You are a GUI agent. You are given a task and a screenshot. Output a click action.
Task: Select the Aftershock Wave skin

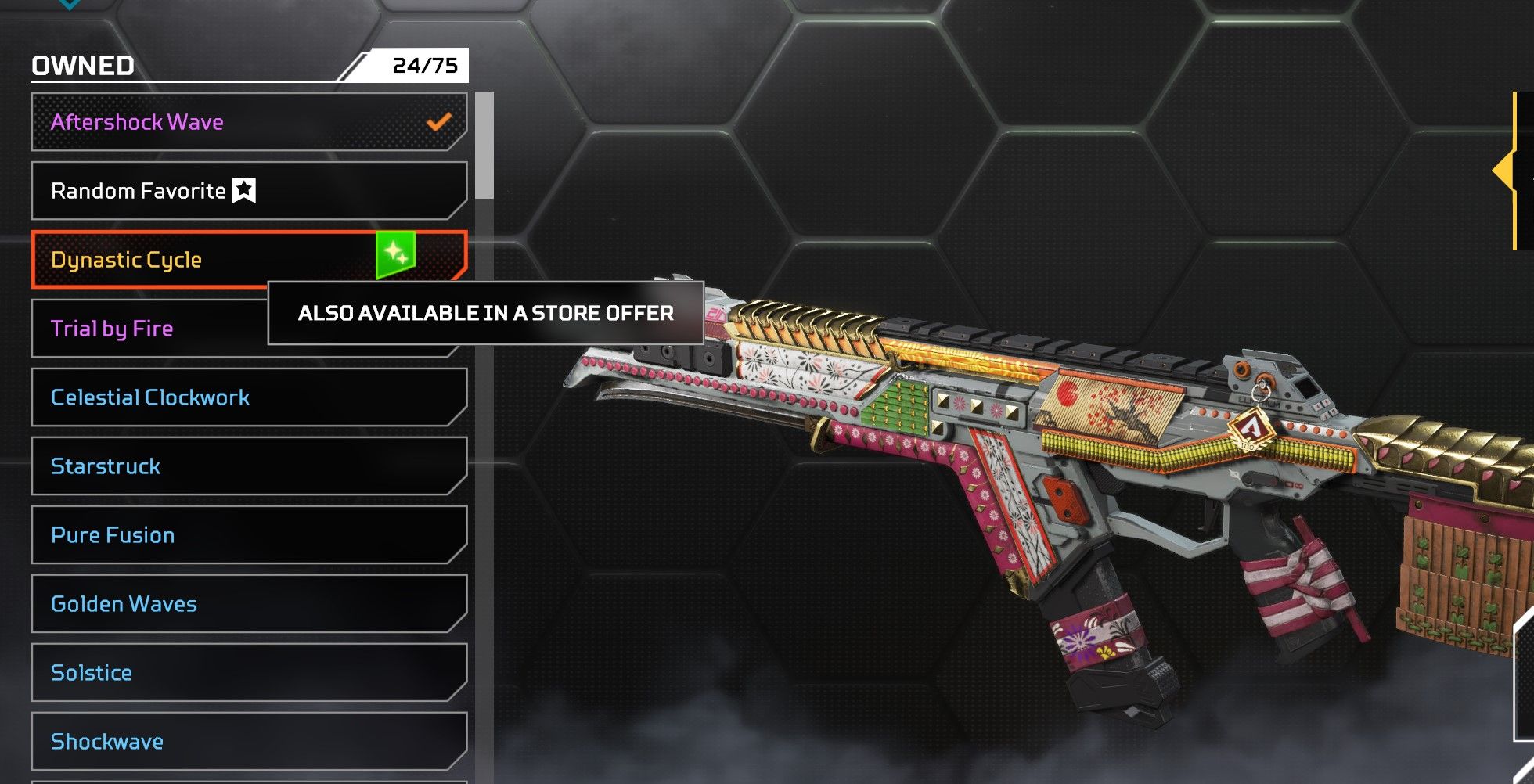coord(235,122)
